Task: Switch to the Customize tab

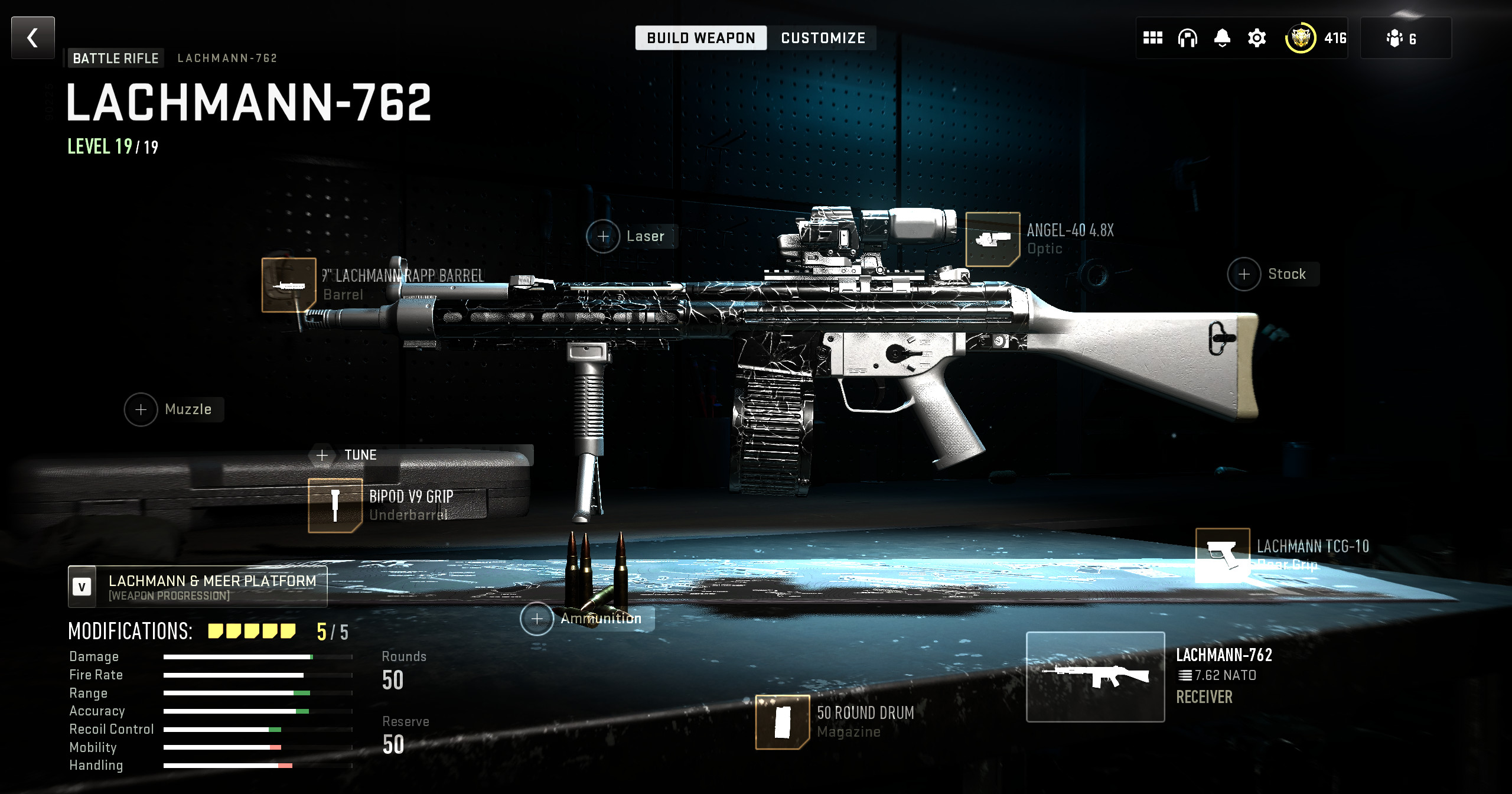Action: coord(823,38)
